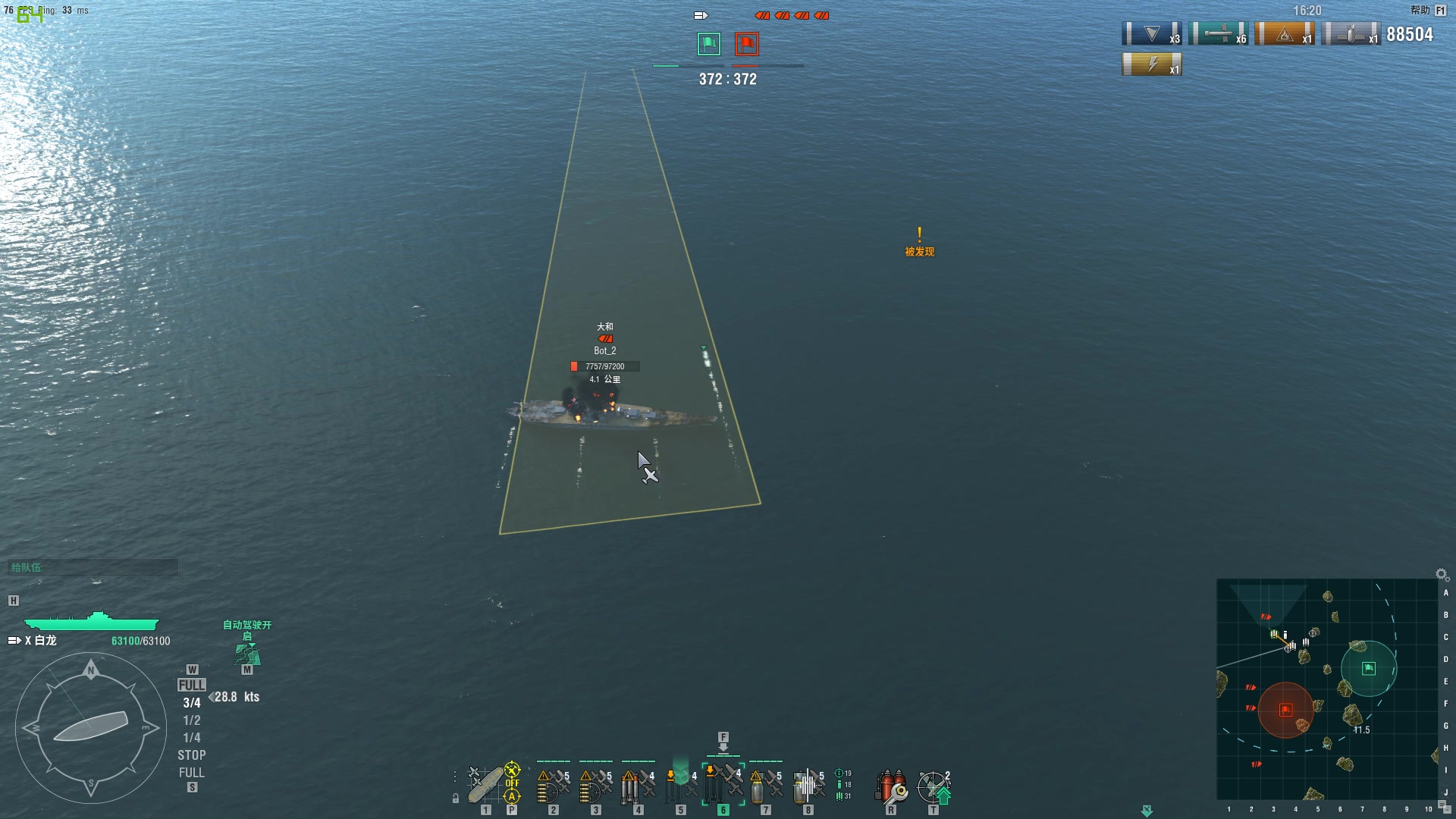Focus the team chat input box
Screen dimensions: 1456x819
(93, 567)
